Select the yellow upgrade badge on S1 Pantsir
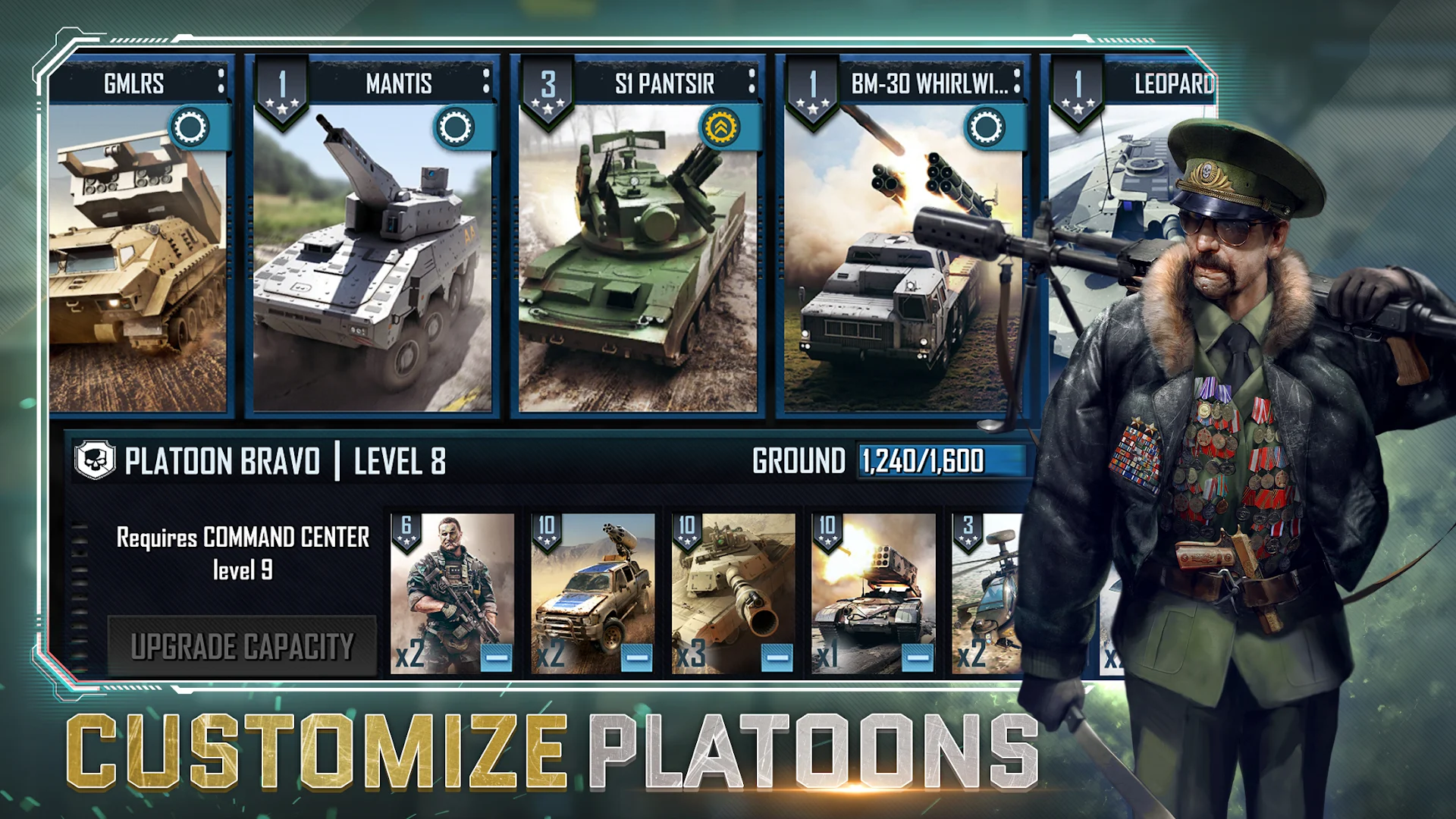Screen dimensions: 1456x819 723,127
